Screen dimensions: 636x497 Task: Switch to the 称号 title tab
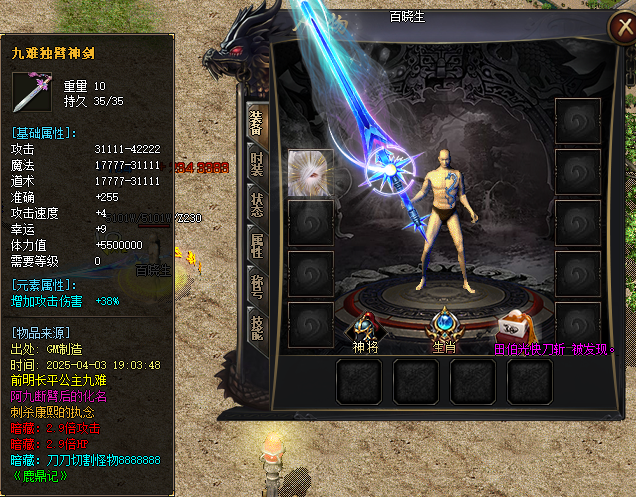click(256, 287)
